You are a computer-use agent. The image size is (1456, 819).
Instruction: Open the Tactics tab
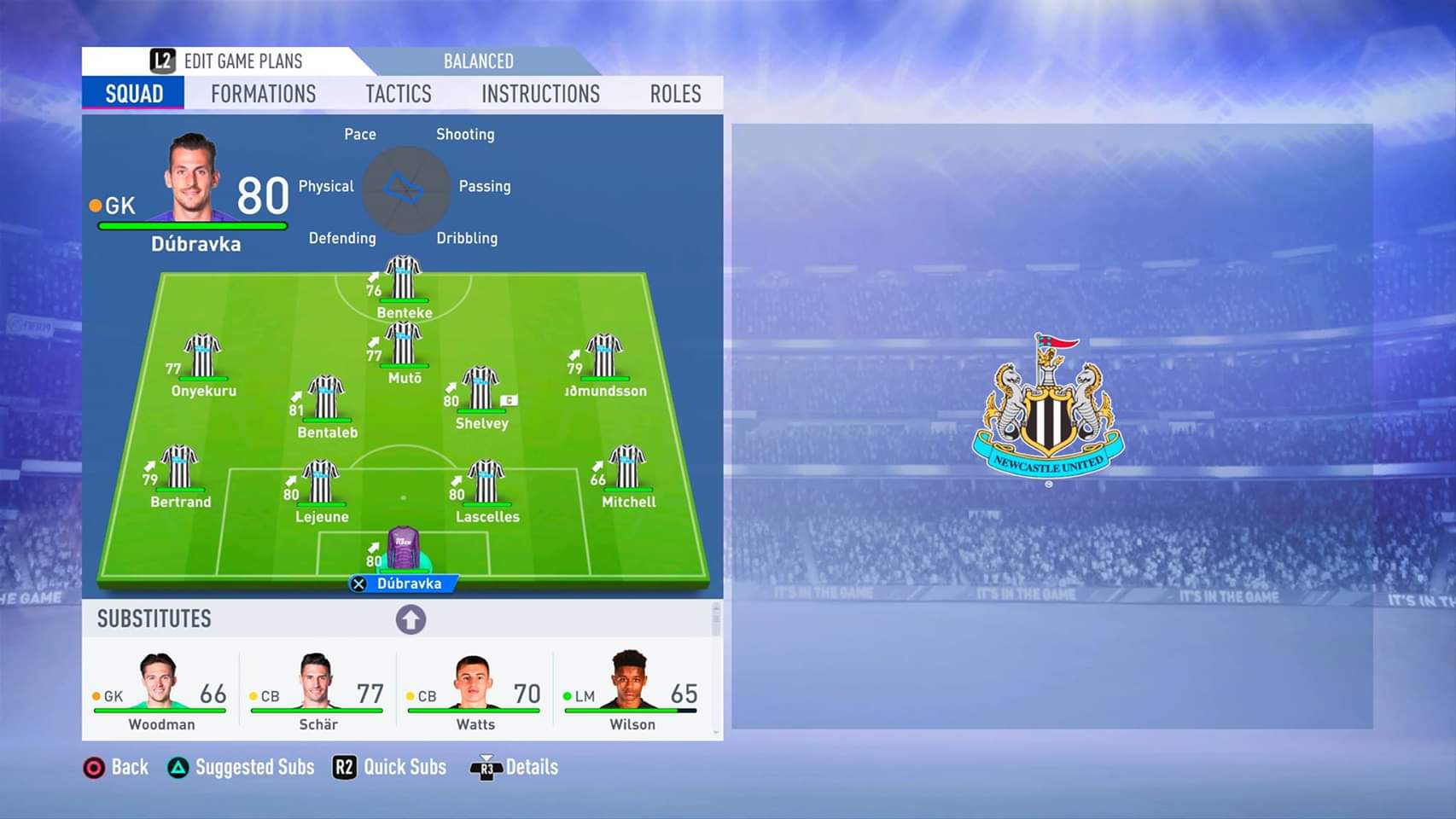coord(399,94)
